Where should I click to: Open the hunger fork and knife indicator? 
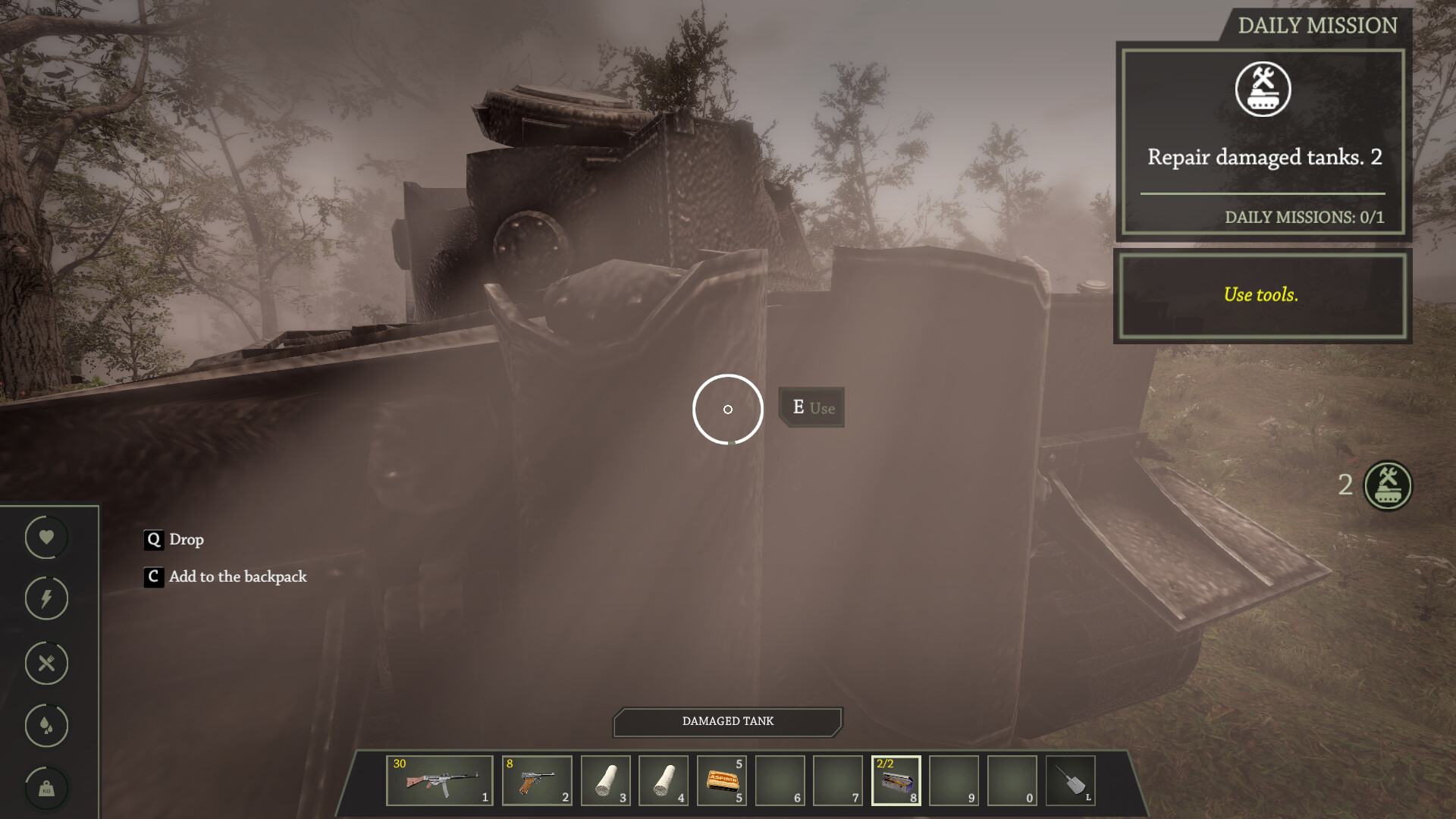(45, 663)
